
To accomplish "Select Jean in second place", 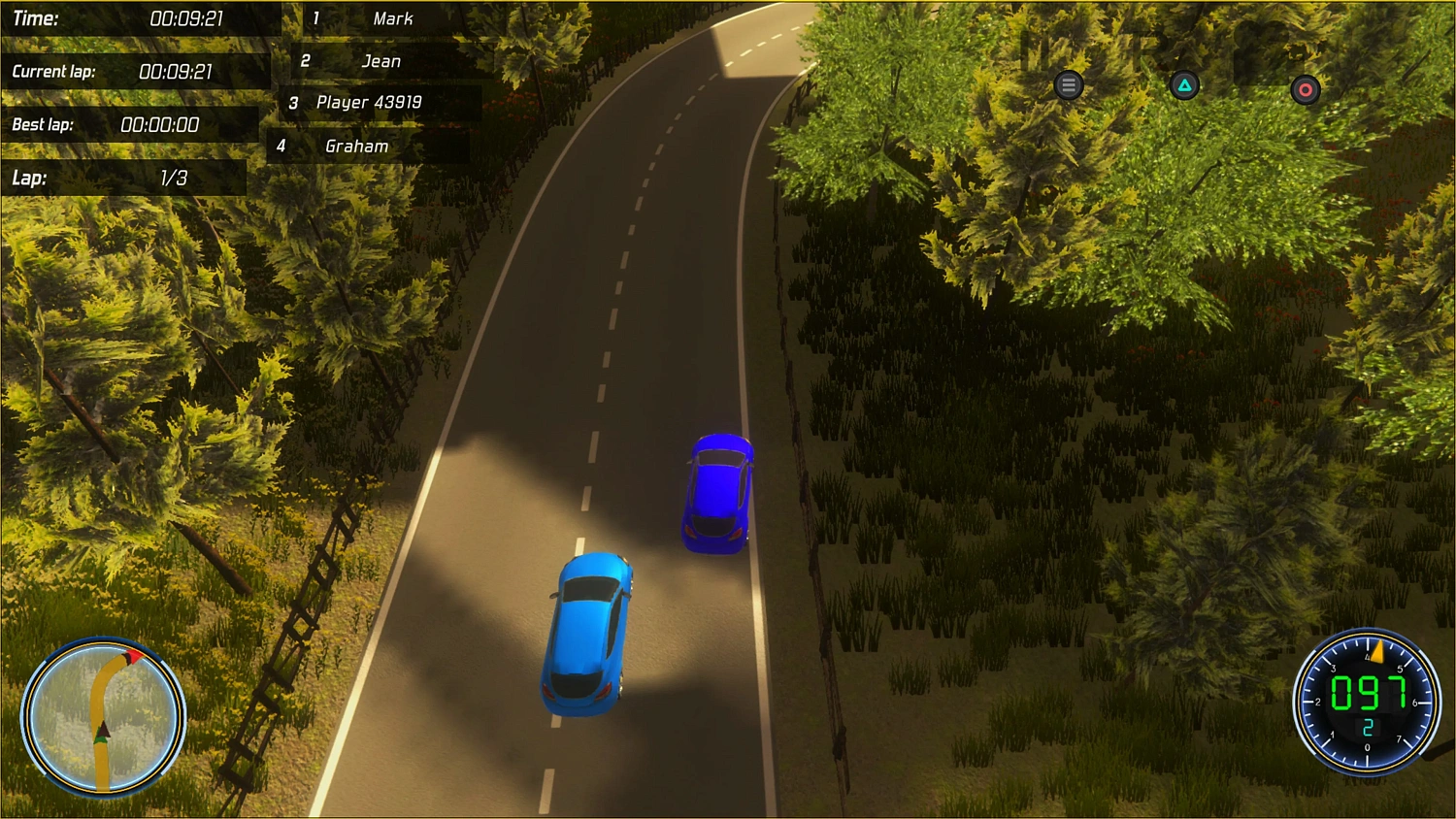I will pyautogui.click(x=381, y=60).
